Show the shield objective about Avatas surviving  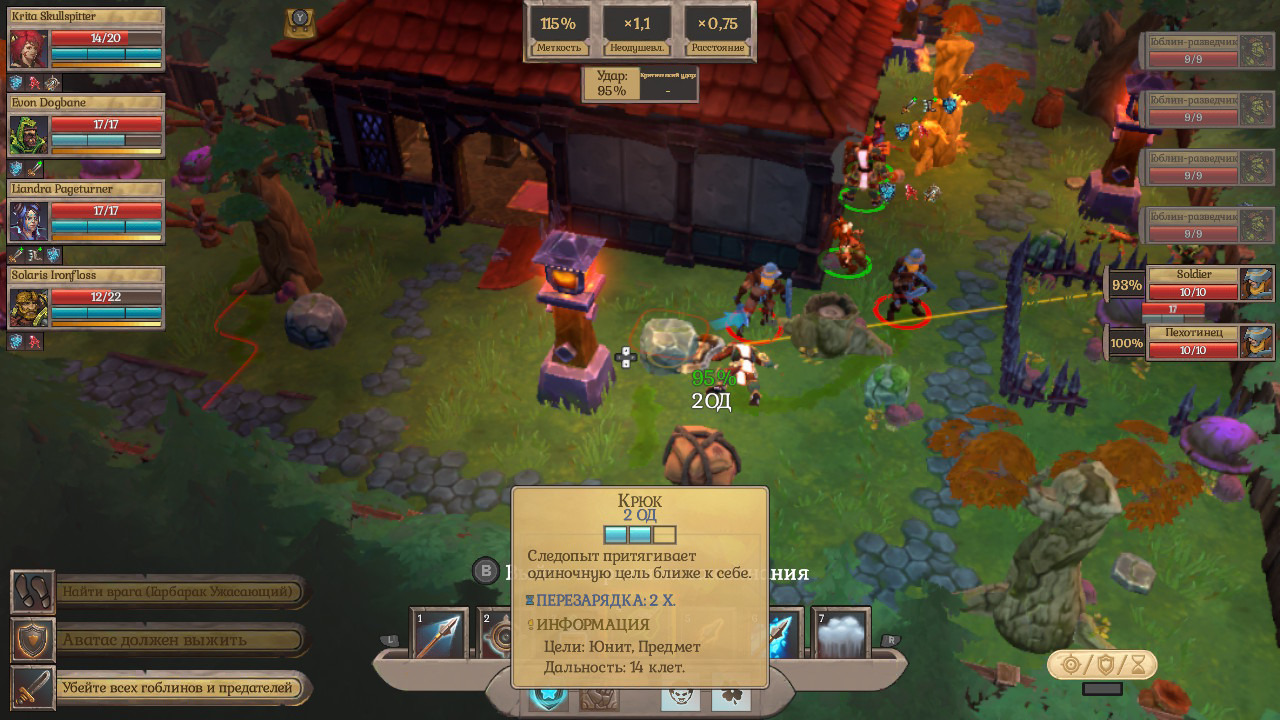click(x=32, y=640)
